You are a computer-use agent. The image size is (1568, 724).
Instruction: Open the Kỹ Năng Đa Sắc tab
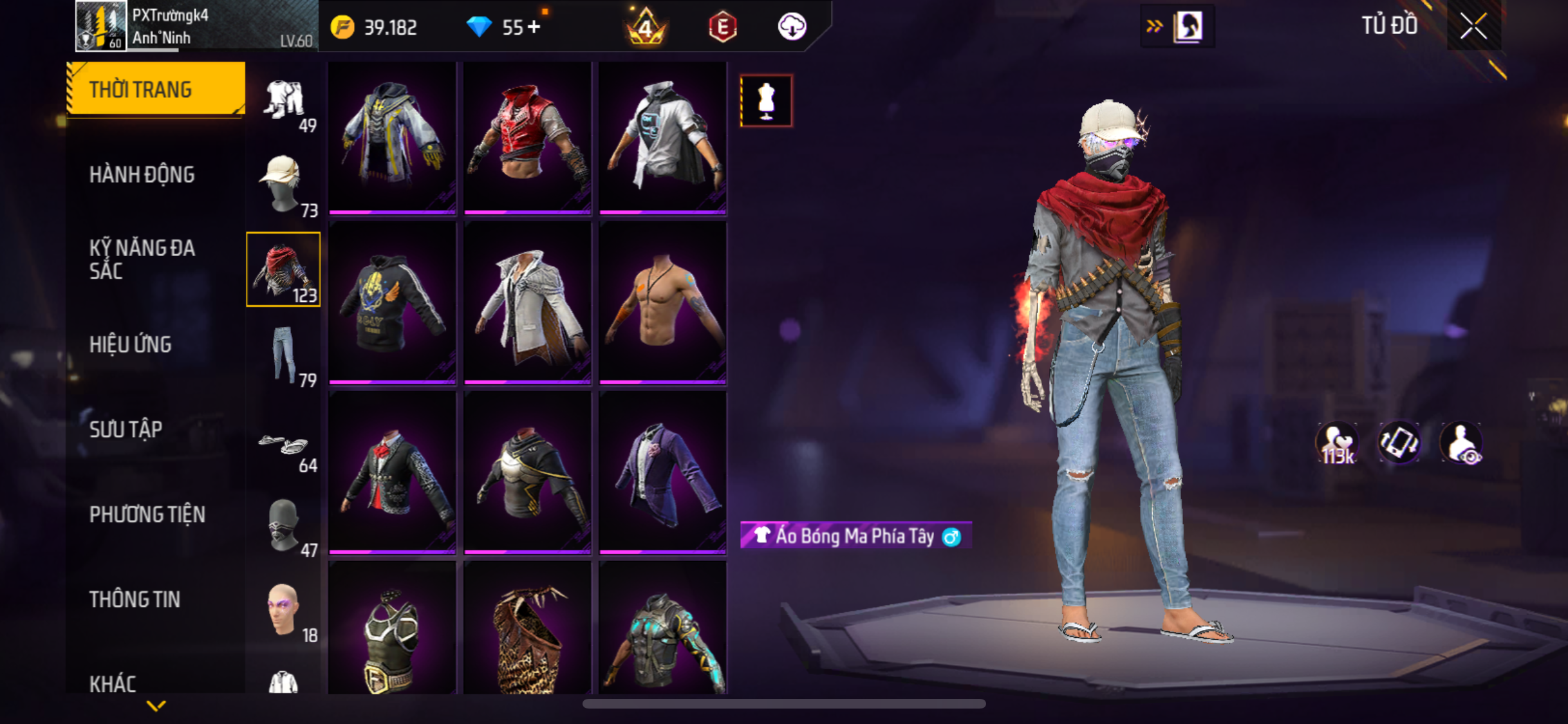pyautogui.click(x=142, y=259)
